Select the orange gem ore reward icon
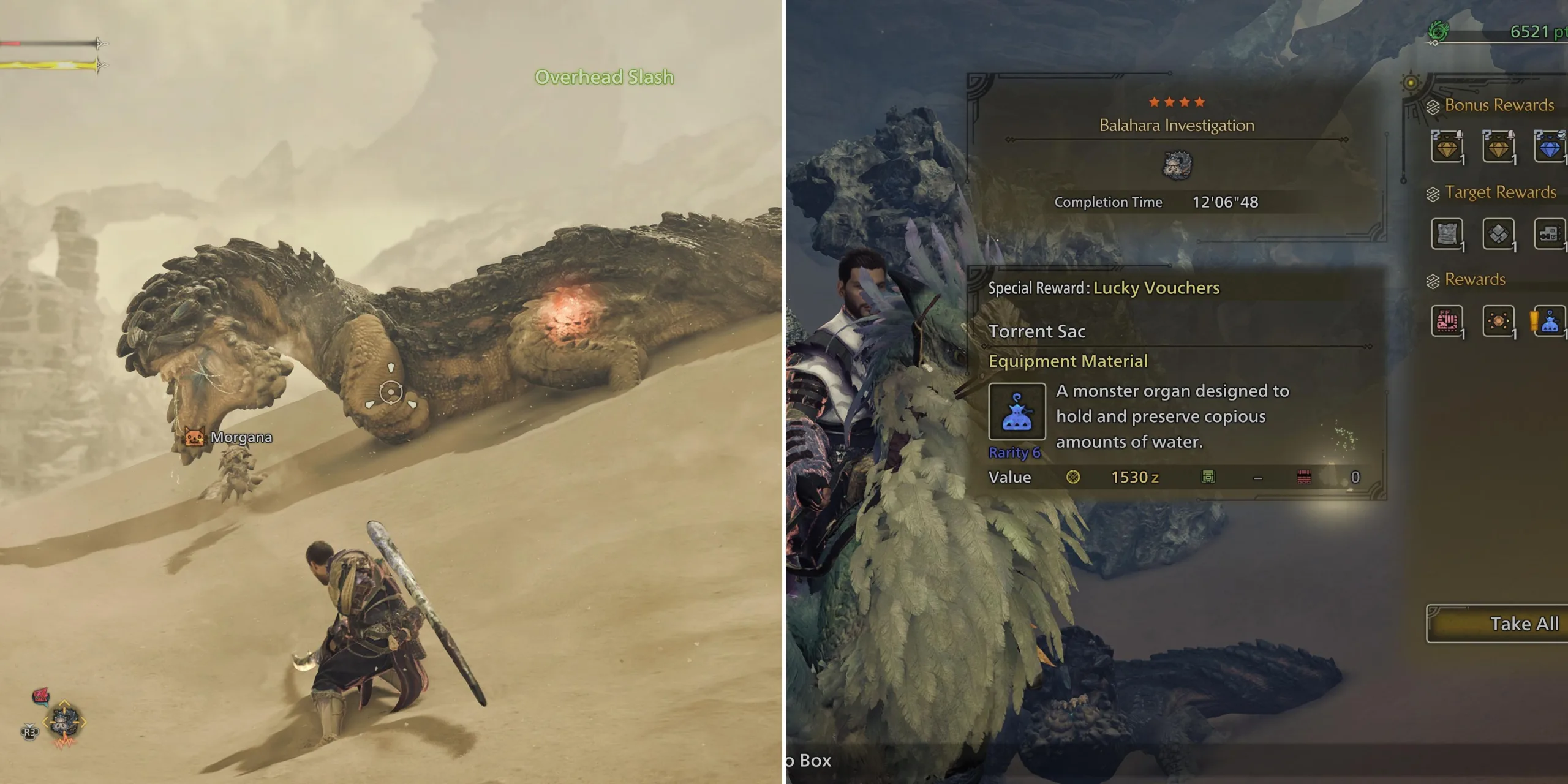This screenshot has height=784, width=1568. pos(1499,322)
